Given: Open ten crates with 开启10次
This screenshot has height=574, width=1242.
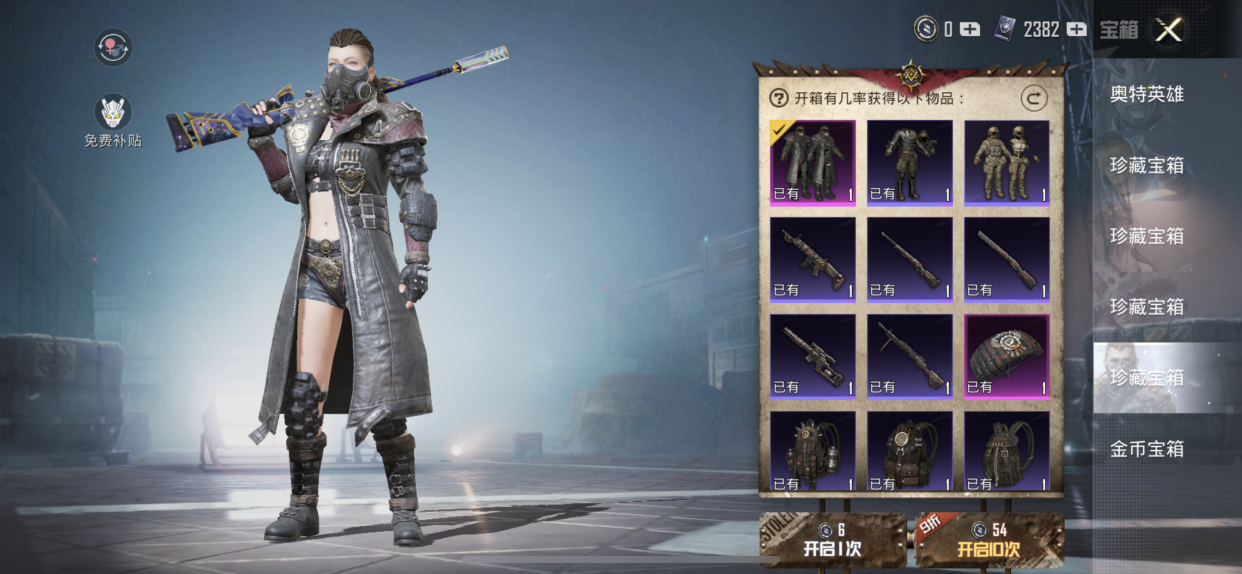Looking at the screenshot, I should (x=989, y=540).
